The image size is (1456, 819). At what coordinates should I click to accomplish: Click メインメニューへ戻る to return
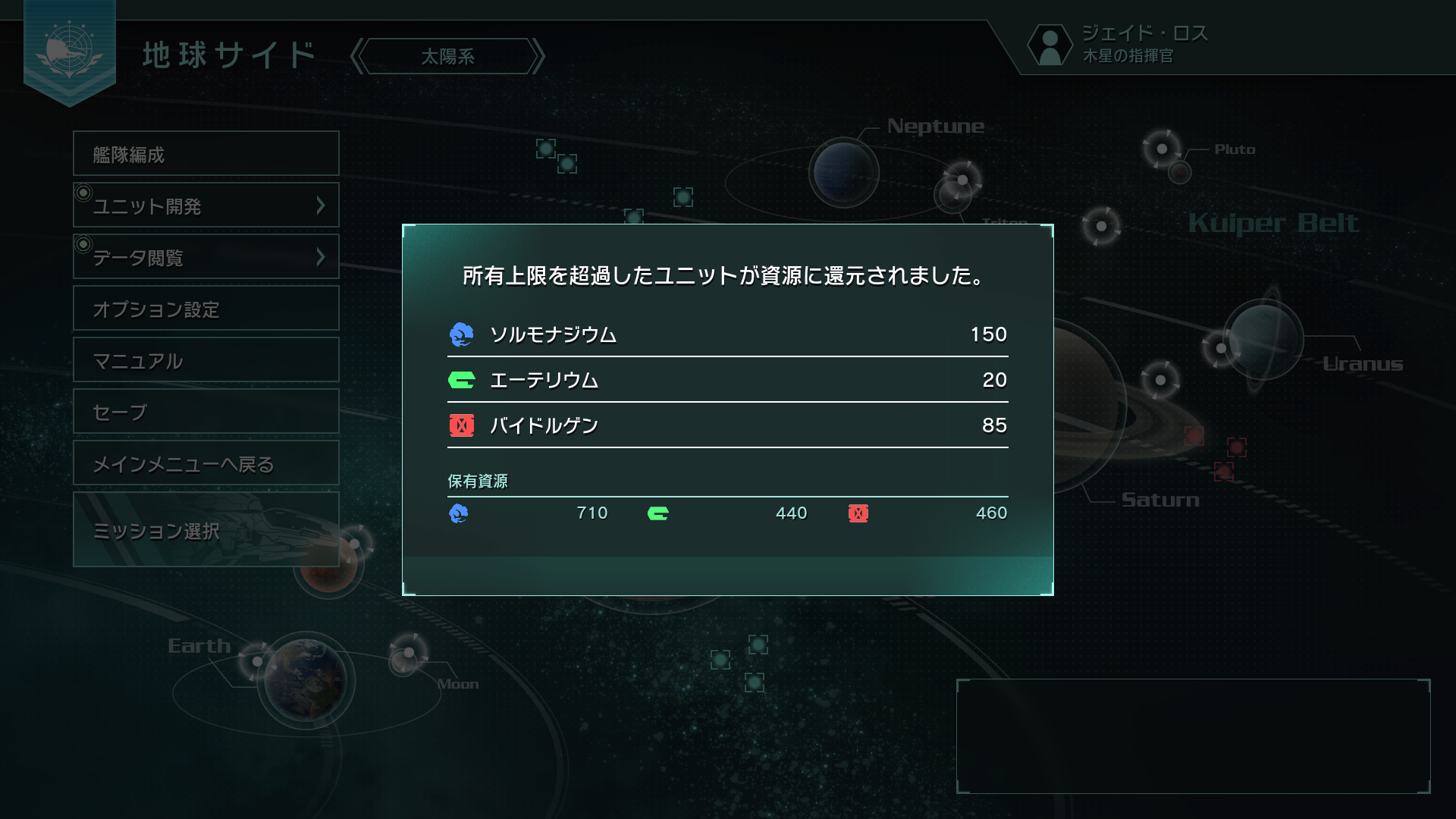click(x=206, y=463)
